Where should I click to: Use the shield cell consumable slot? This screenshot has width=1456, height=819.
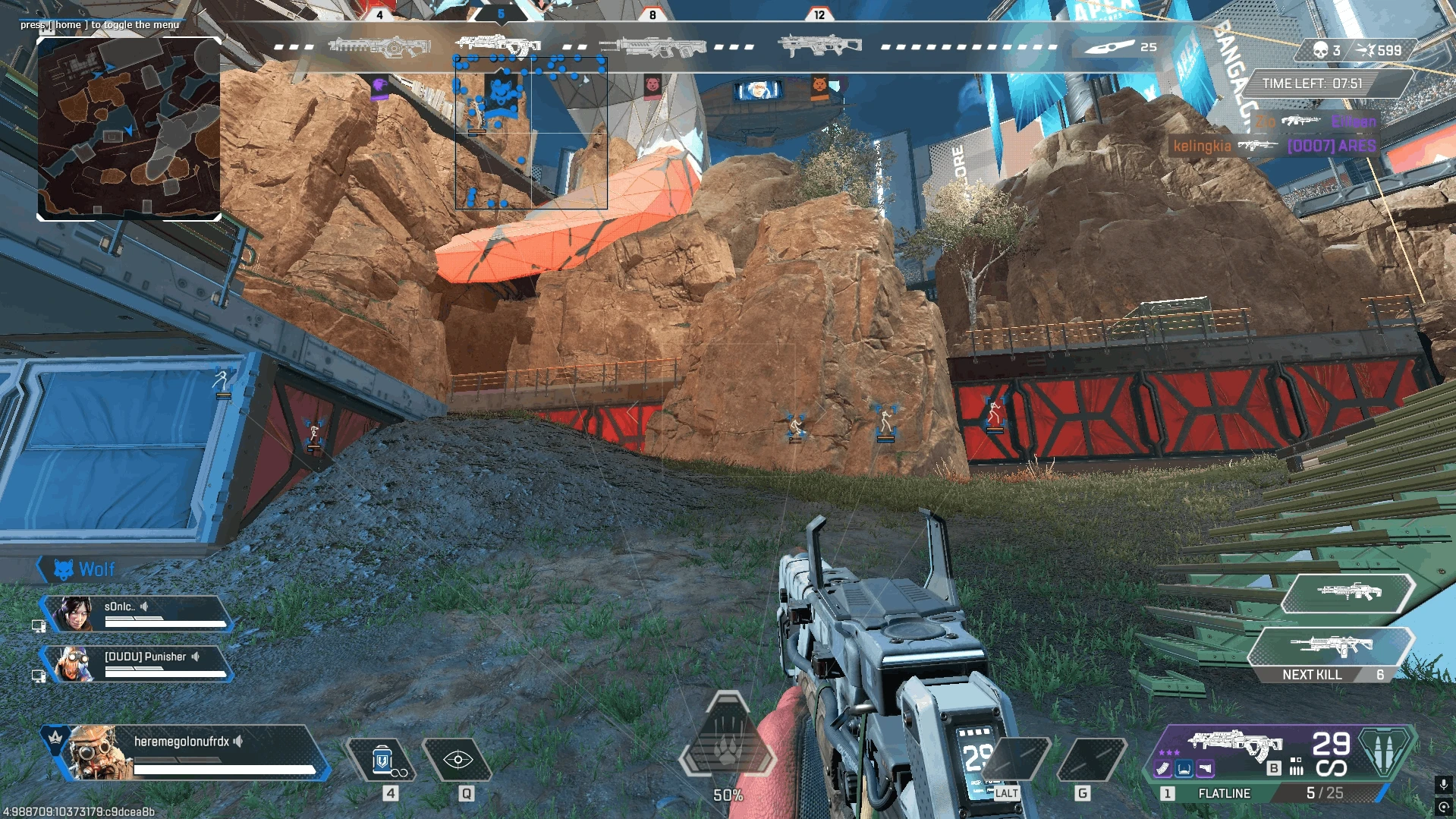click(382, 760)
